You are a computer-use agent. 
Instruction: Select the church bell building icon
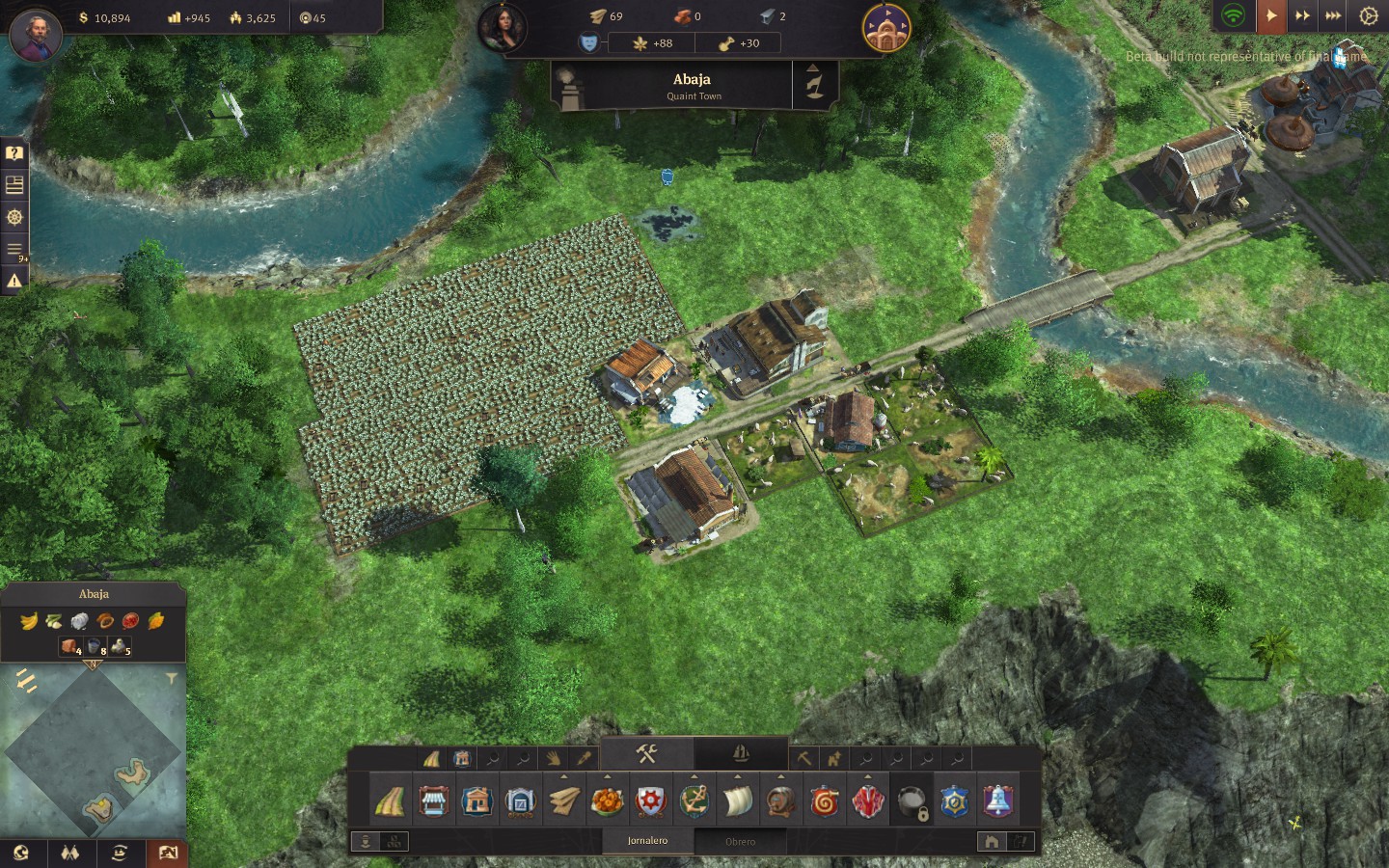point(997,801)
